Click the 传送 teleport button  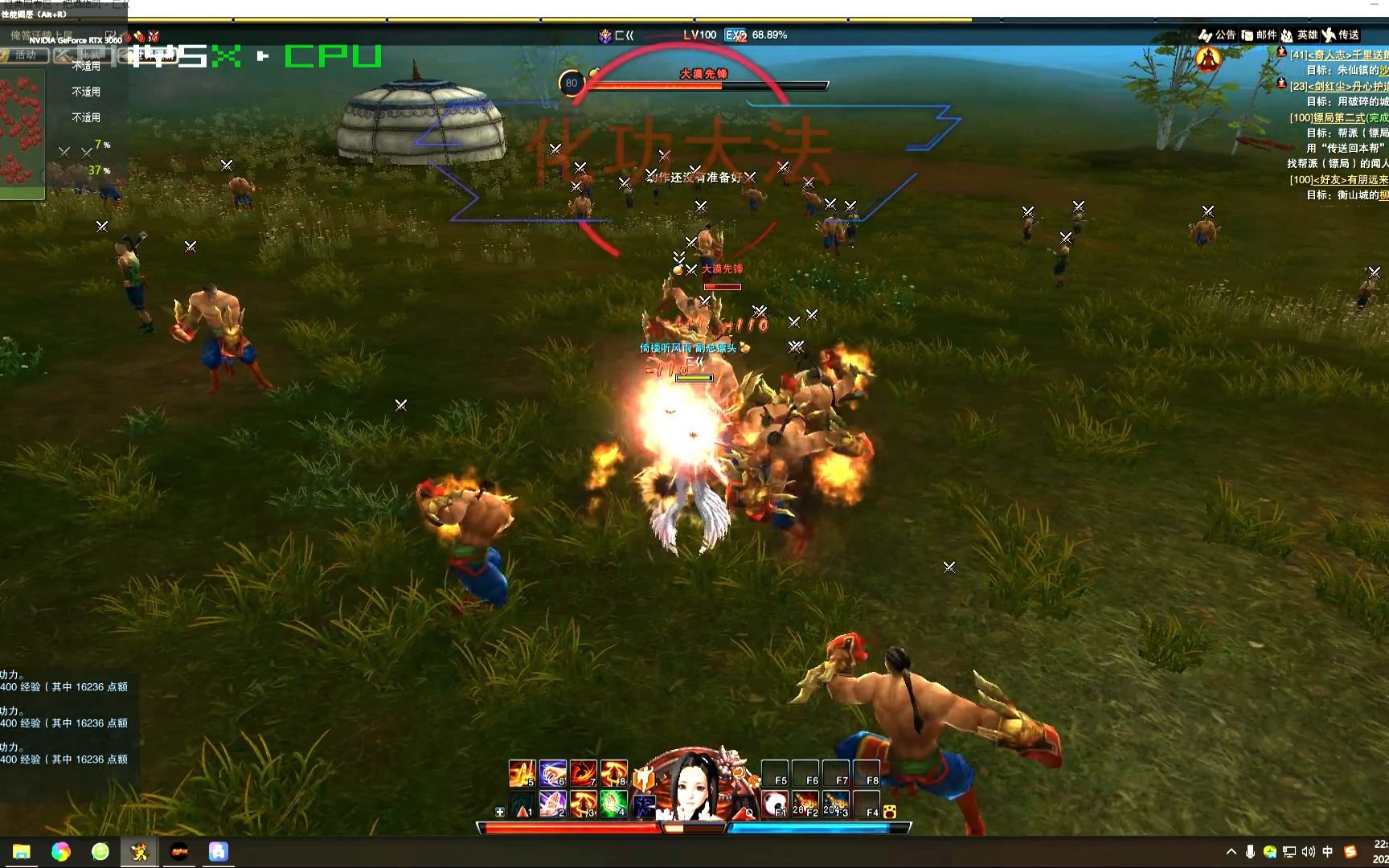(x=1341, y=35)
